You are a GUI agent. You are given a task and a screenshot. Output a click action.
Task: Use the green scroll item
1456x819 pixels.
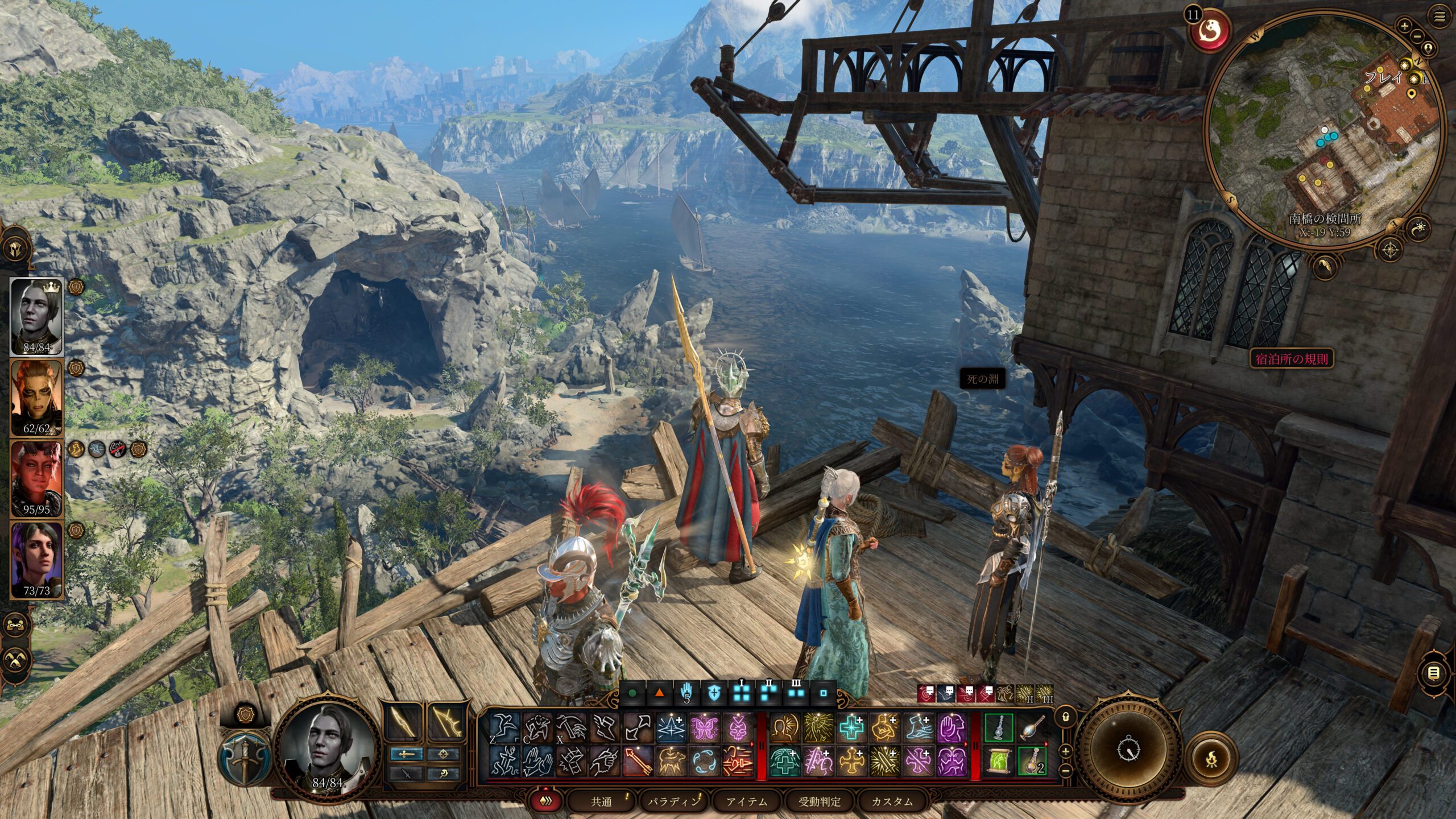[998, 761]
